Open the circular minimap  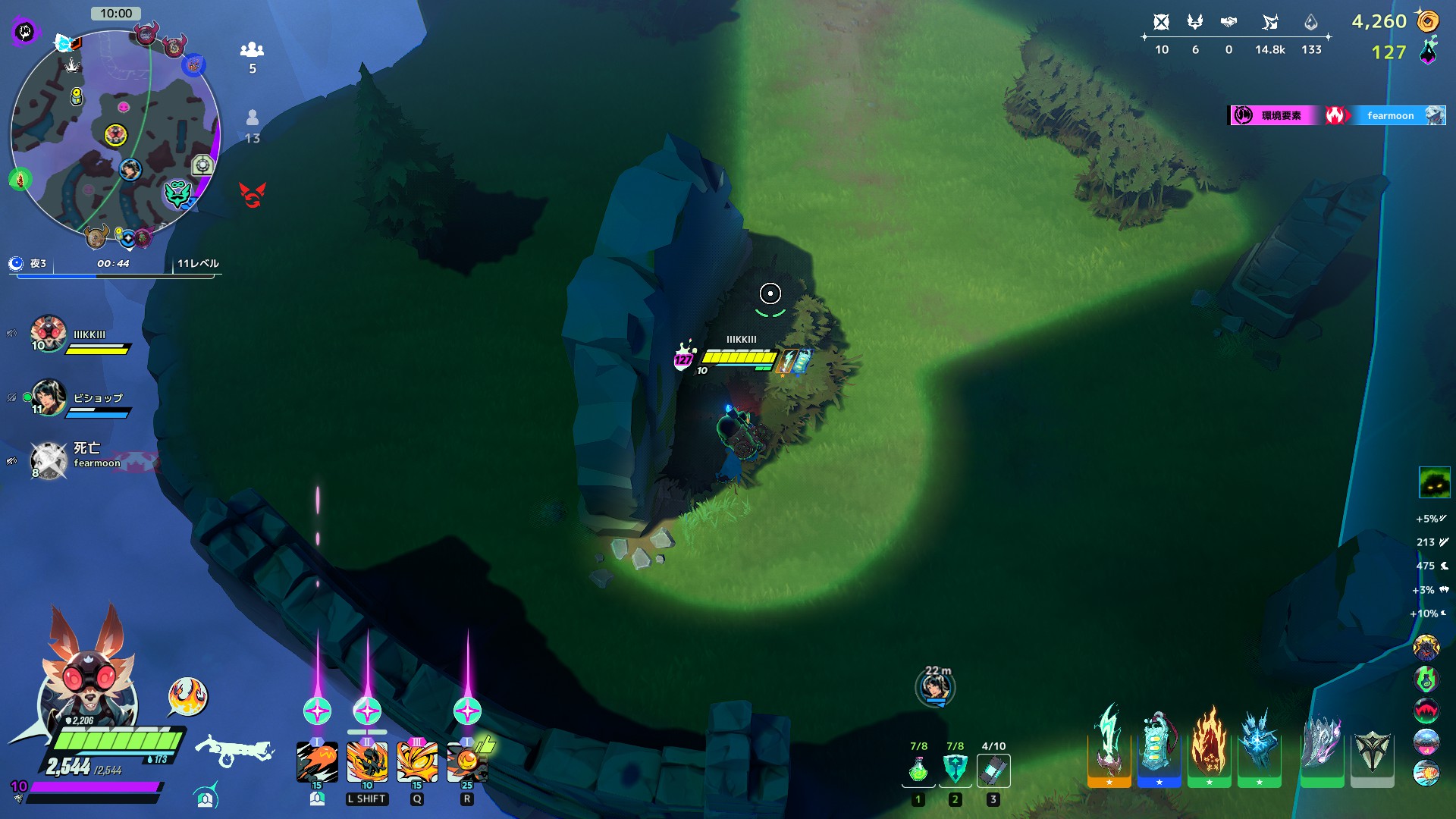pyautogui.click(x=115, y=134)
